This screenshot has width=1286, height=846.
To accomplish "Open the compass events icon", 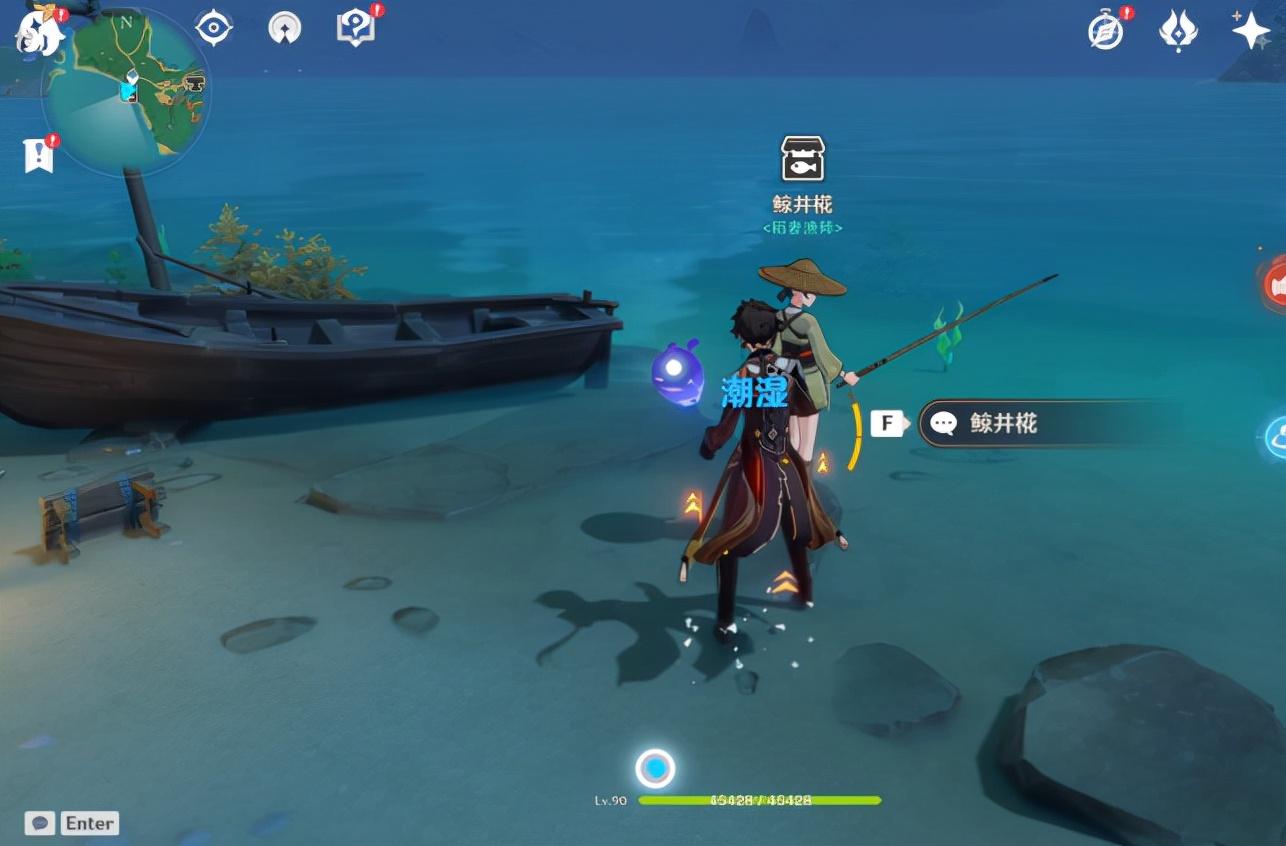I will pyautogui.click(x=1107, y=31).
